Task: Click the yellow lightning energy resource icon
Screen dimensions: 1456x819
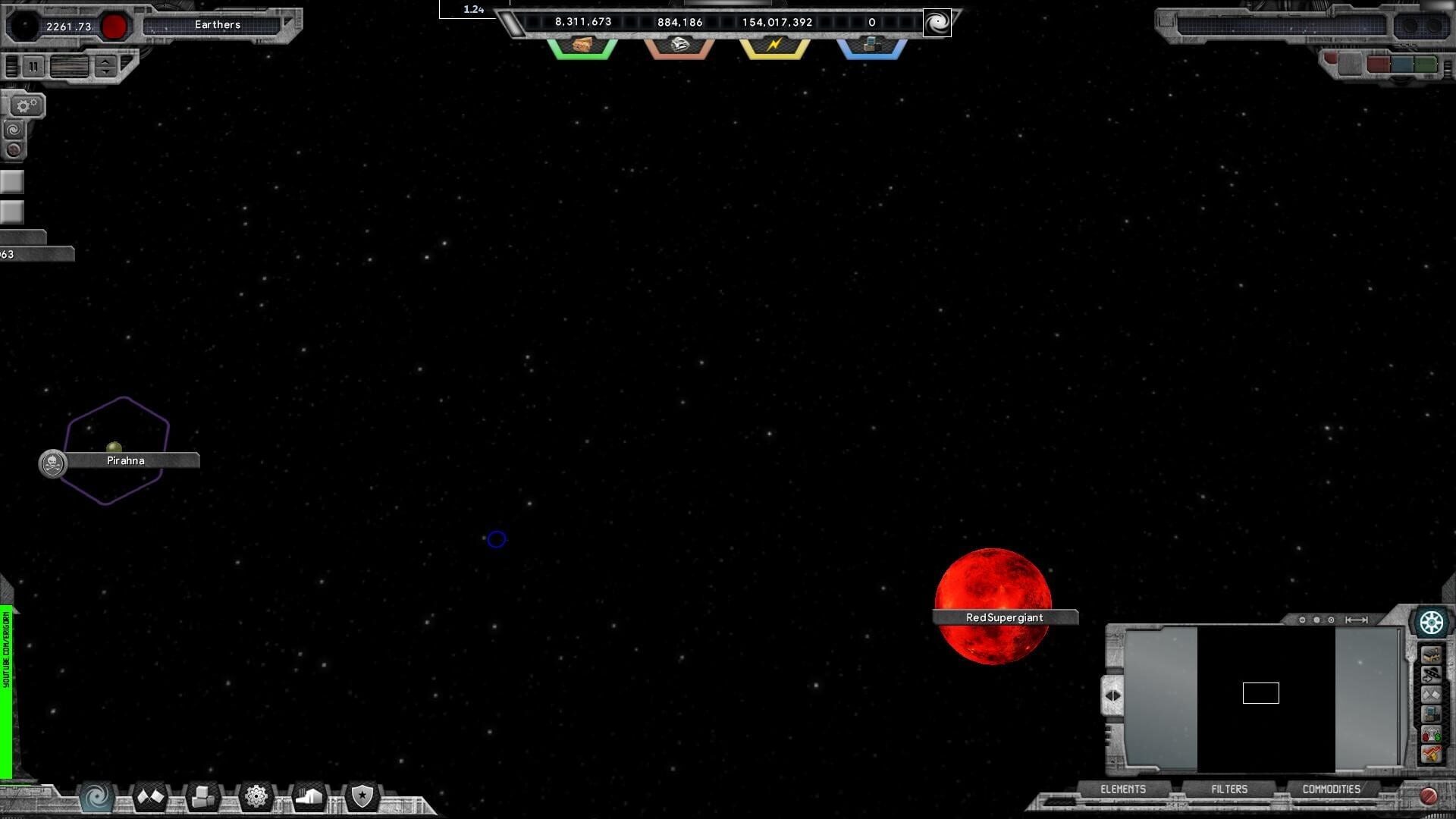Action: 773,47
